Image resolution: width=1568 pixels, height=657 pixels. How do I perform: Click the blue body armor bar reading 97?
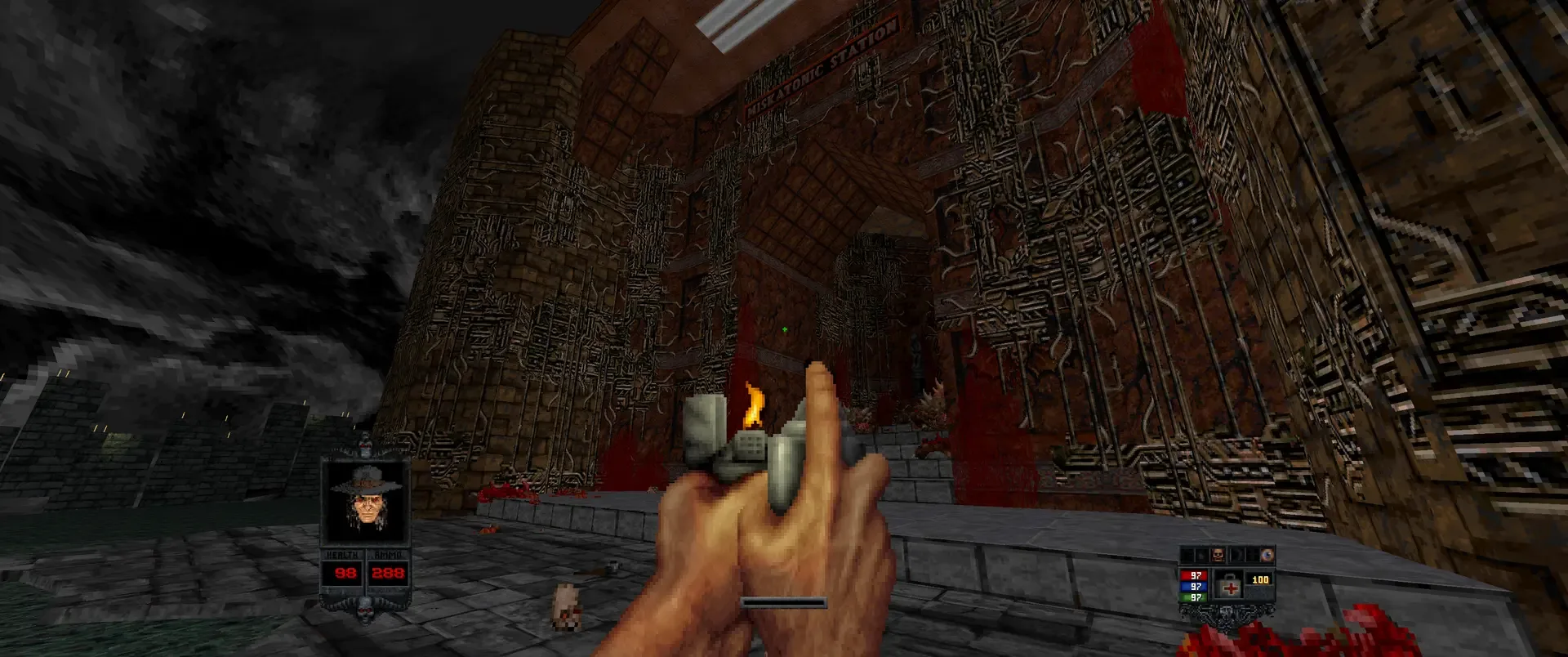(x=1196, y=587)
